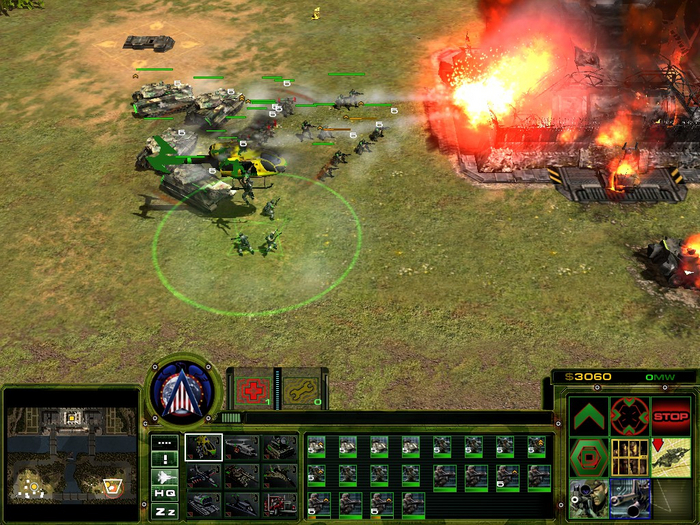Activate the green hexagon guard command
700x525 pixels.
click(x=589, y=456)
